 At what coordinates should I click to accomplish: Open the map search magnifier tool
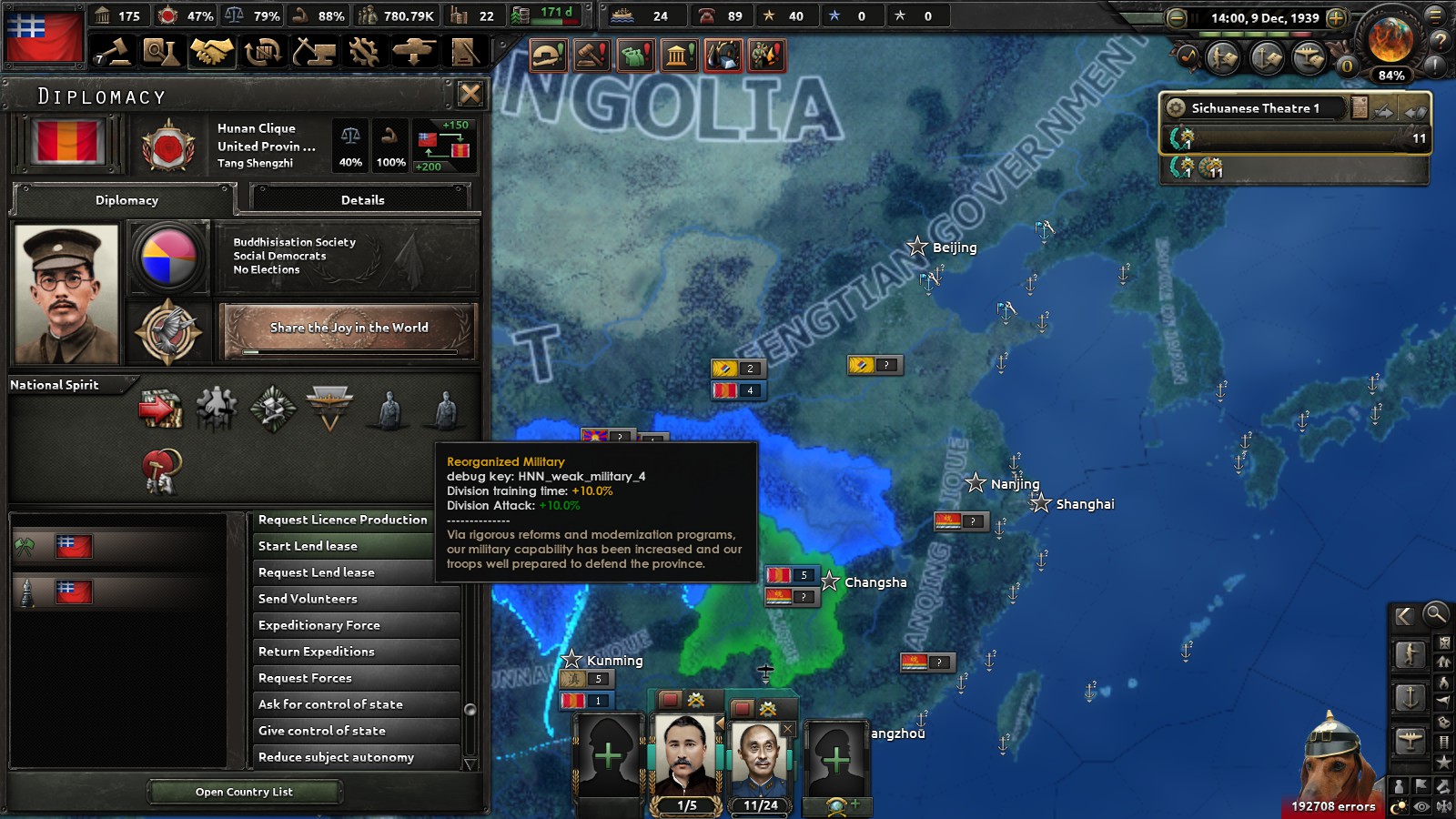(1435, 616)
